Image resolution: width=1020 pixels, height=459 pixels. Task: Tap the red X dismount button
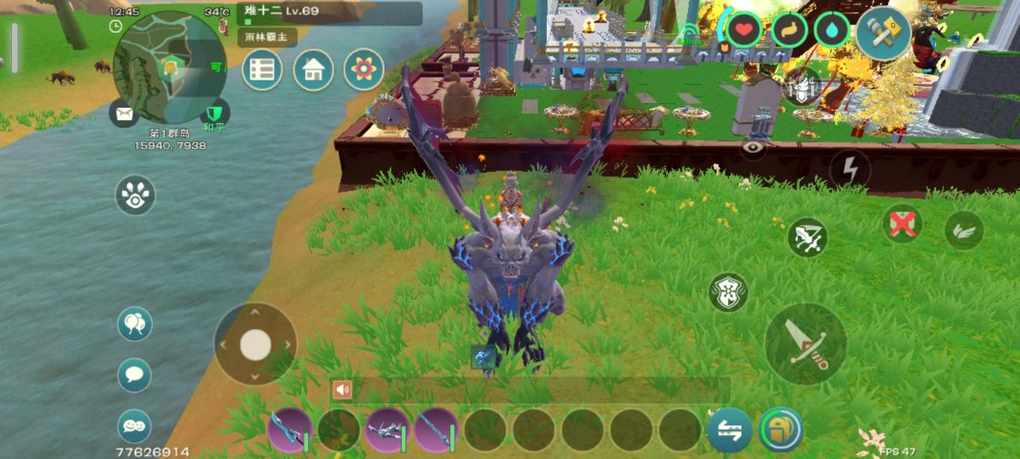click(x=903, y=223)
